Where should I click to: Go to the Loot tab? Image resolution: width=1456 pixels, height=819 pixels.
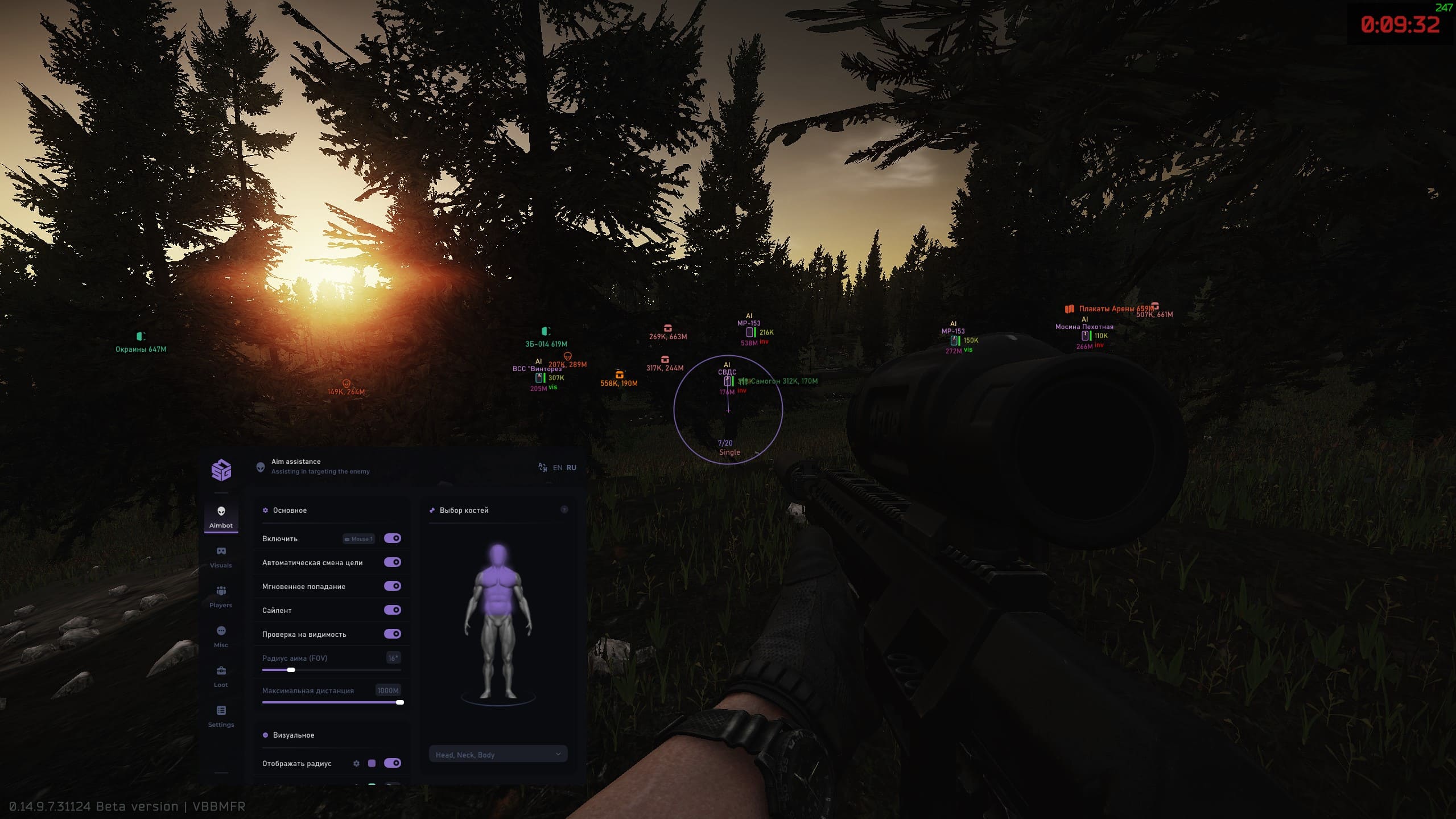point(221,676)
